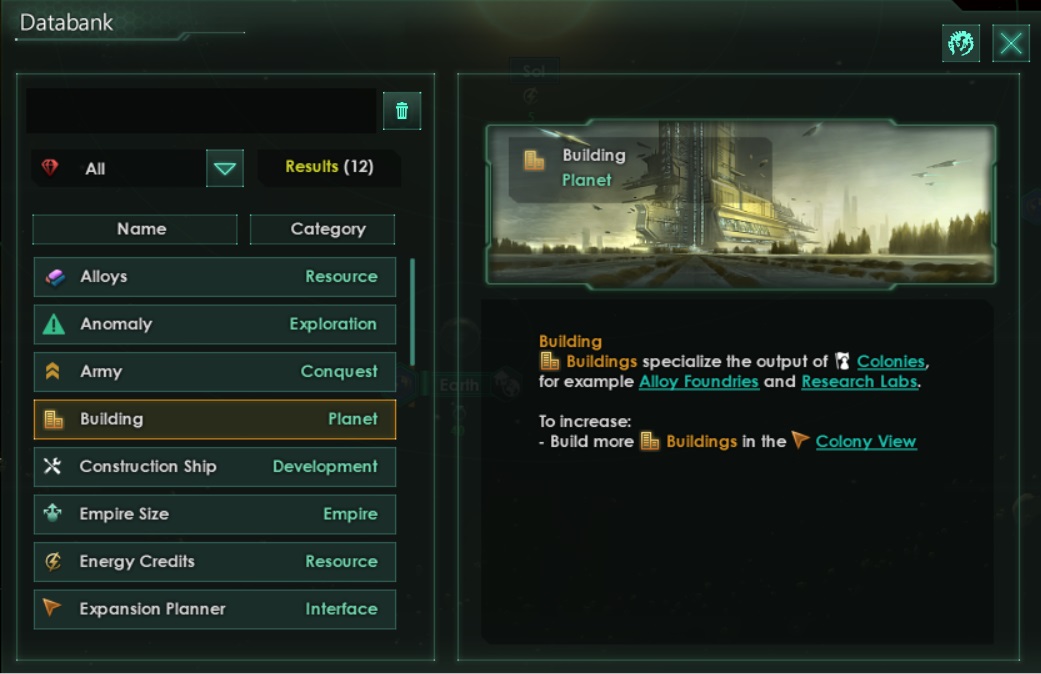Close the Databank window
Screen dimensions: 1041x674
pos(1011,44)
